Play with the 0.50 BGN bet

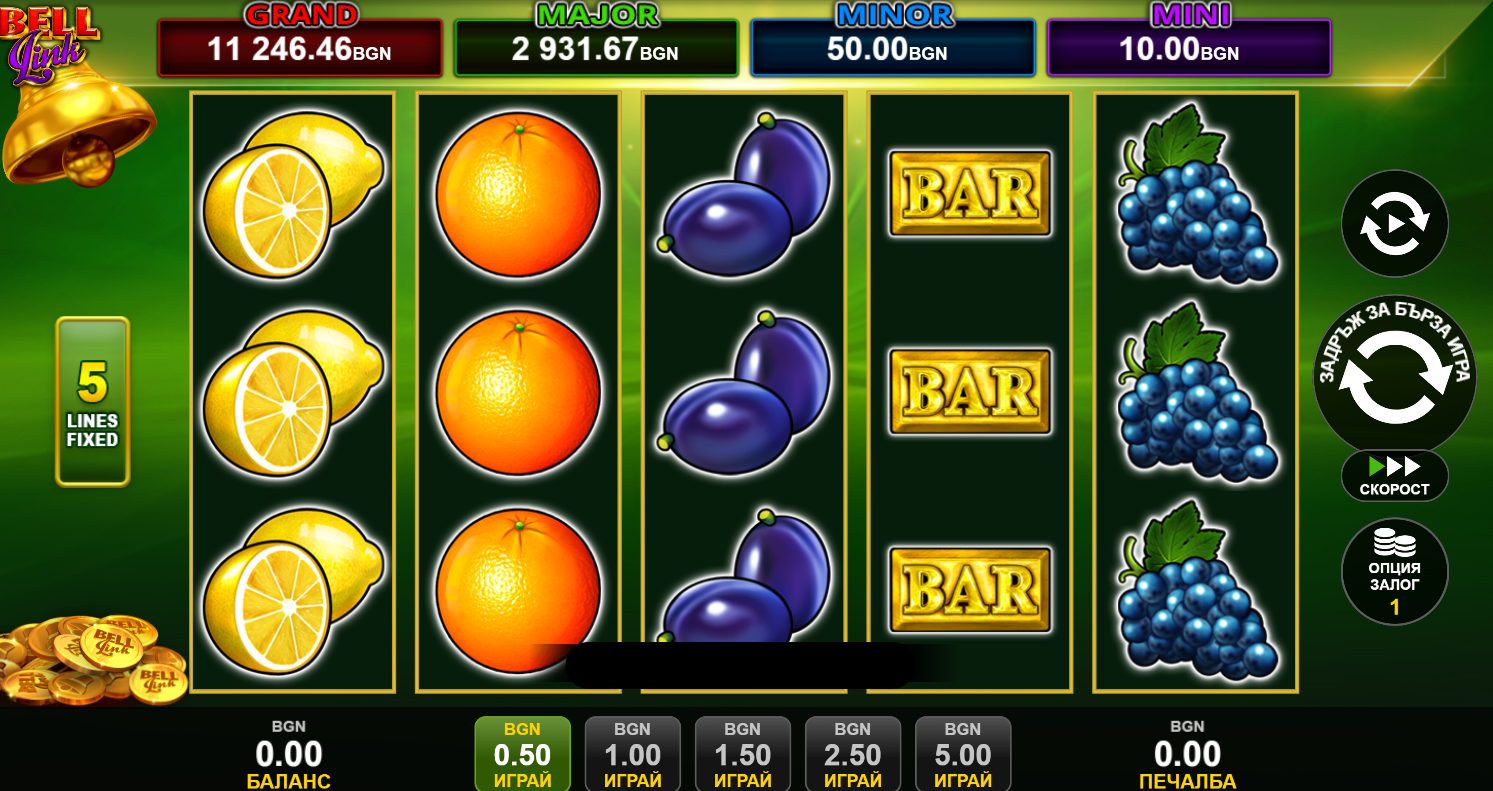[x=522, y=755]
